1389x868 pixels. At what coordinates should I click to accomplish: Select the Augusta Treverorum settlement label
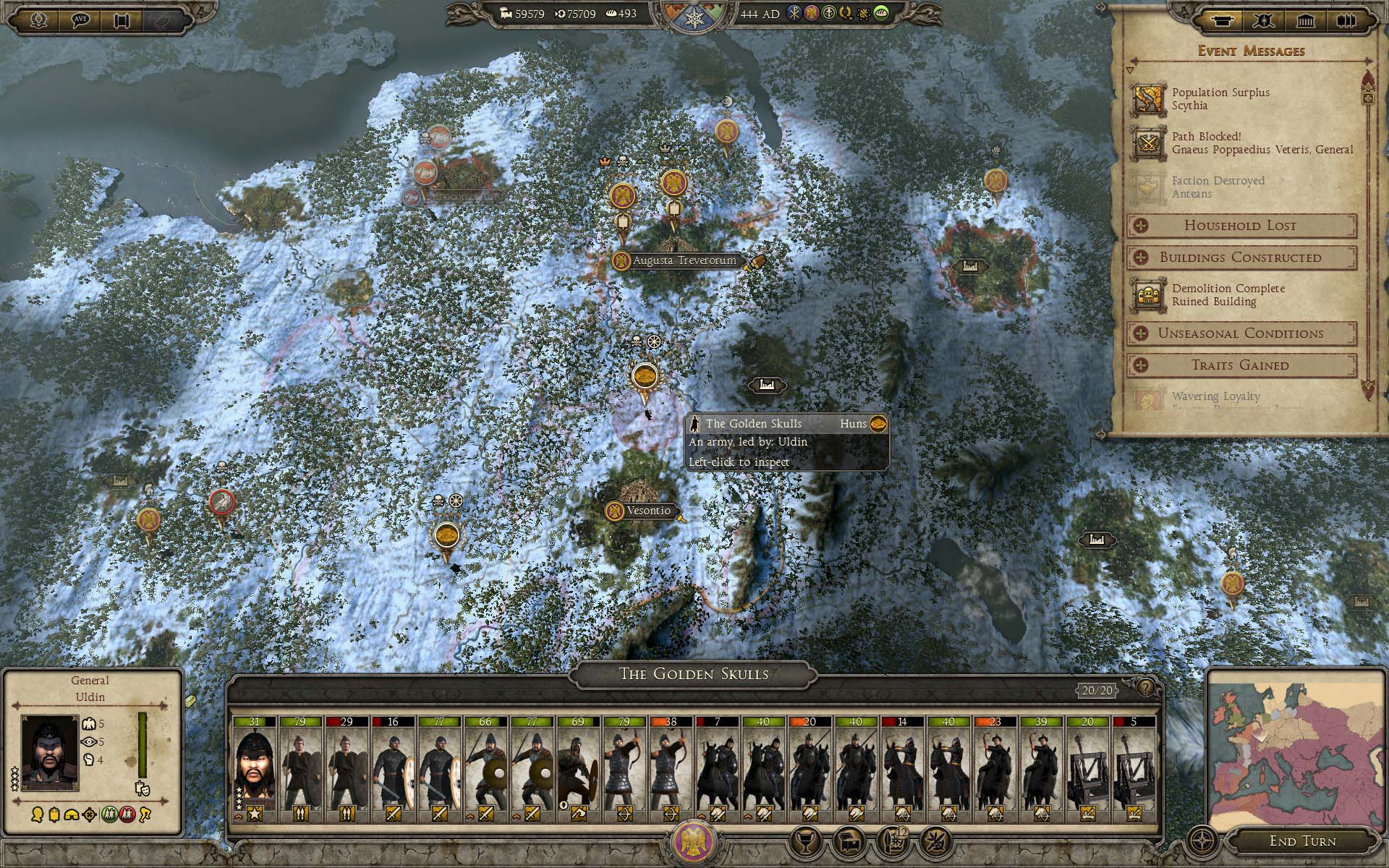tap(684, 260)
